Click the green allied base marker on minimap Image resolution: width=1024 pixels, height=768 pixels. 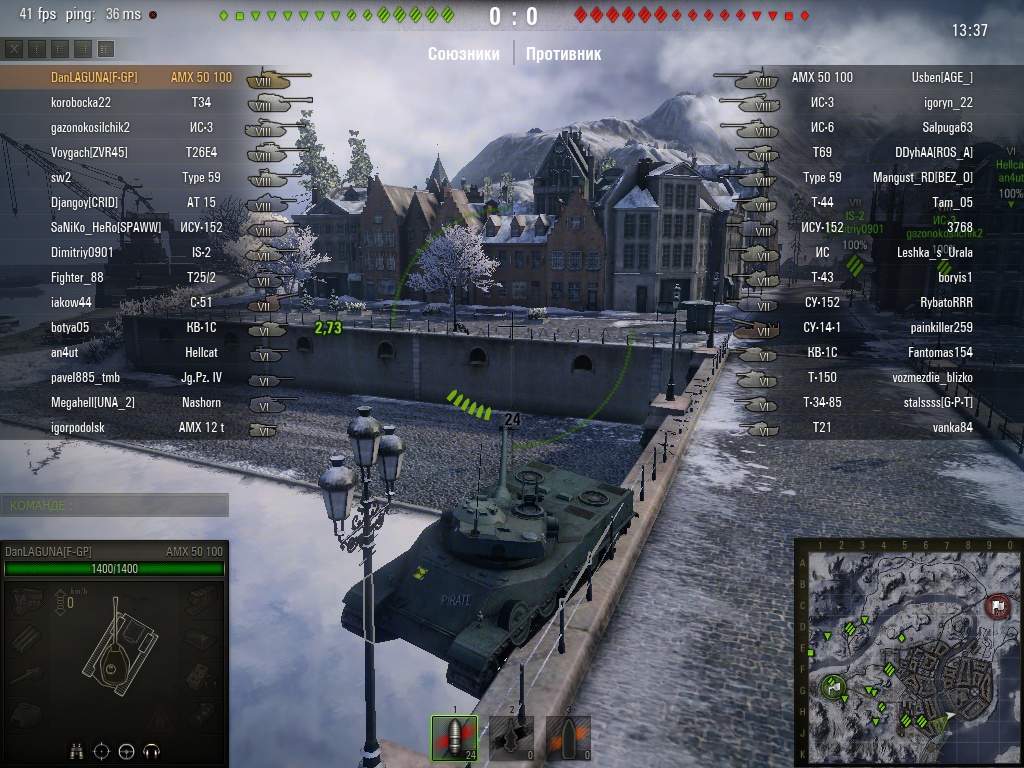833,687
